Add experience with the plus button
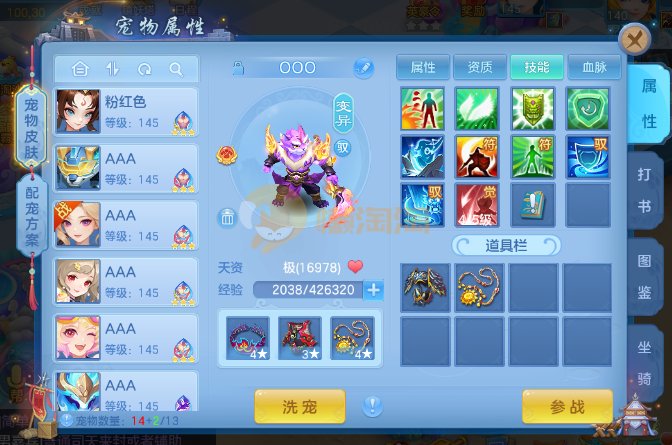The height and width of the screenshot is (445, 672). (374, 290)
